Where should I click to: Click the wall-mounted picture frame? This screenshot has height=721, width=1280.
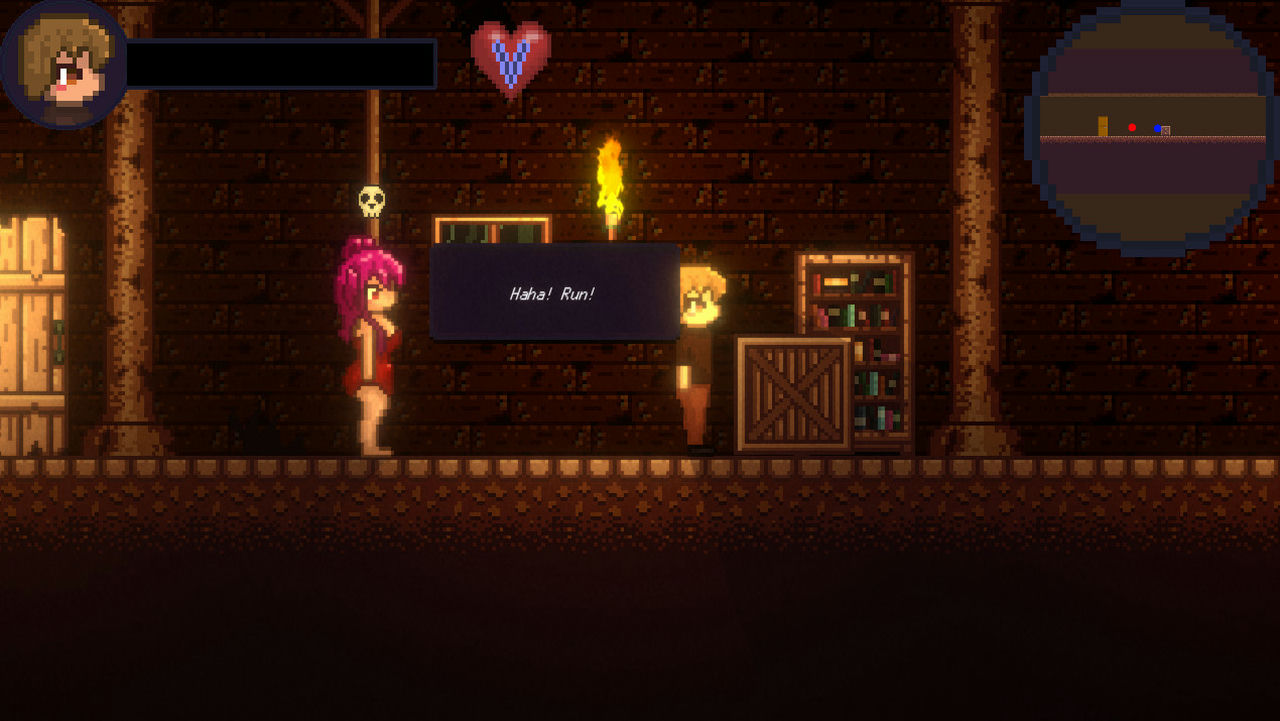coord(490,230)
